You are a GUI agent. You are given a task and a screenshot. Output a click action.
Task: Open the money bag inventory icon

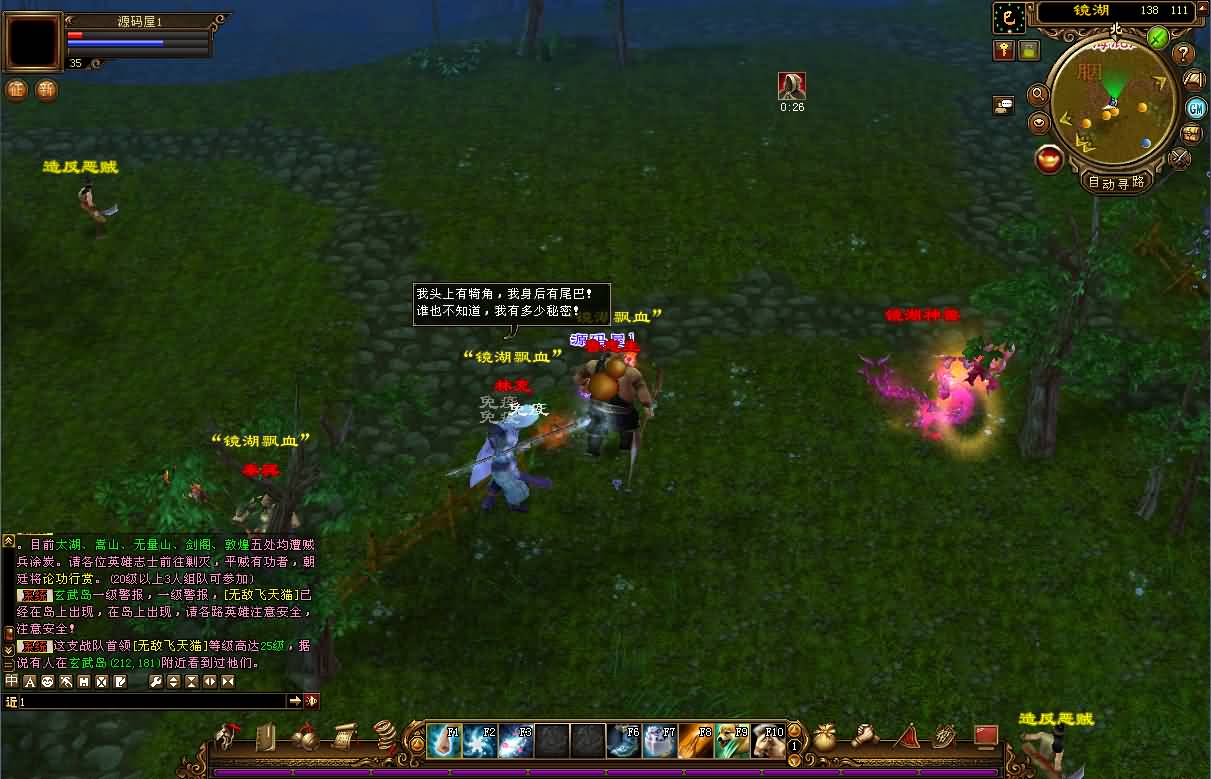pos(825,739)
